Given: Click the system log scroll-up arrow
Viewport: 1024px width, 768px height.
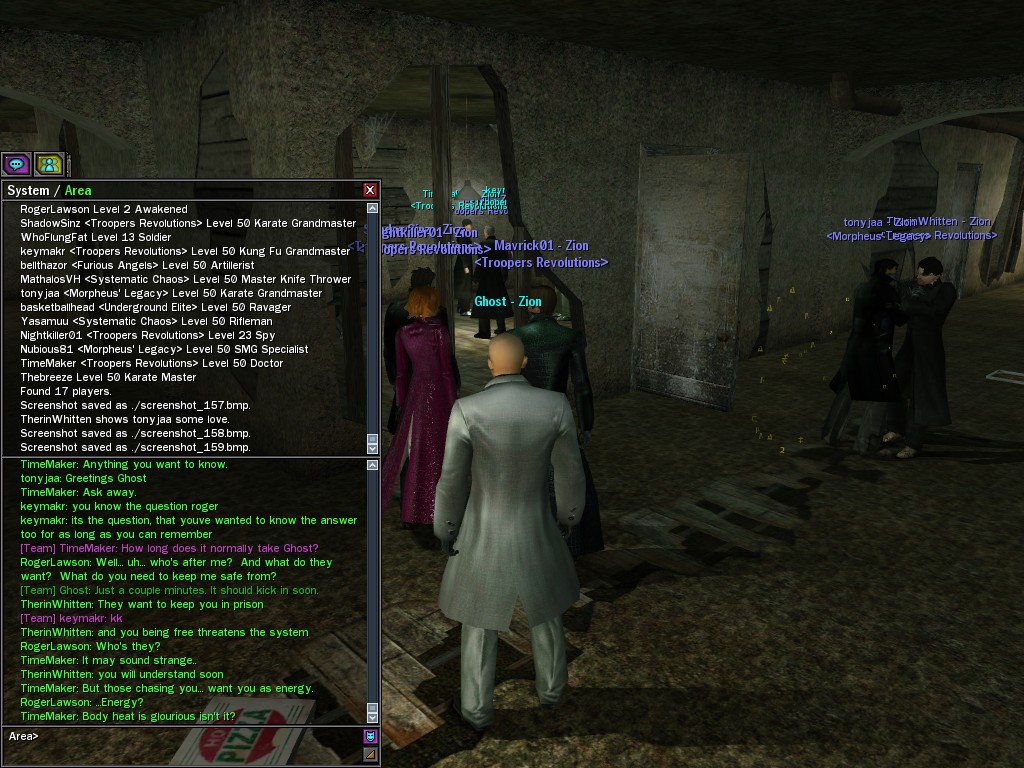Looking at the screenshot, I should pyautogui.click(x=373, y=208).
